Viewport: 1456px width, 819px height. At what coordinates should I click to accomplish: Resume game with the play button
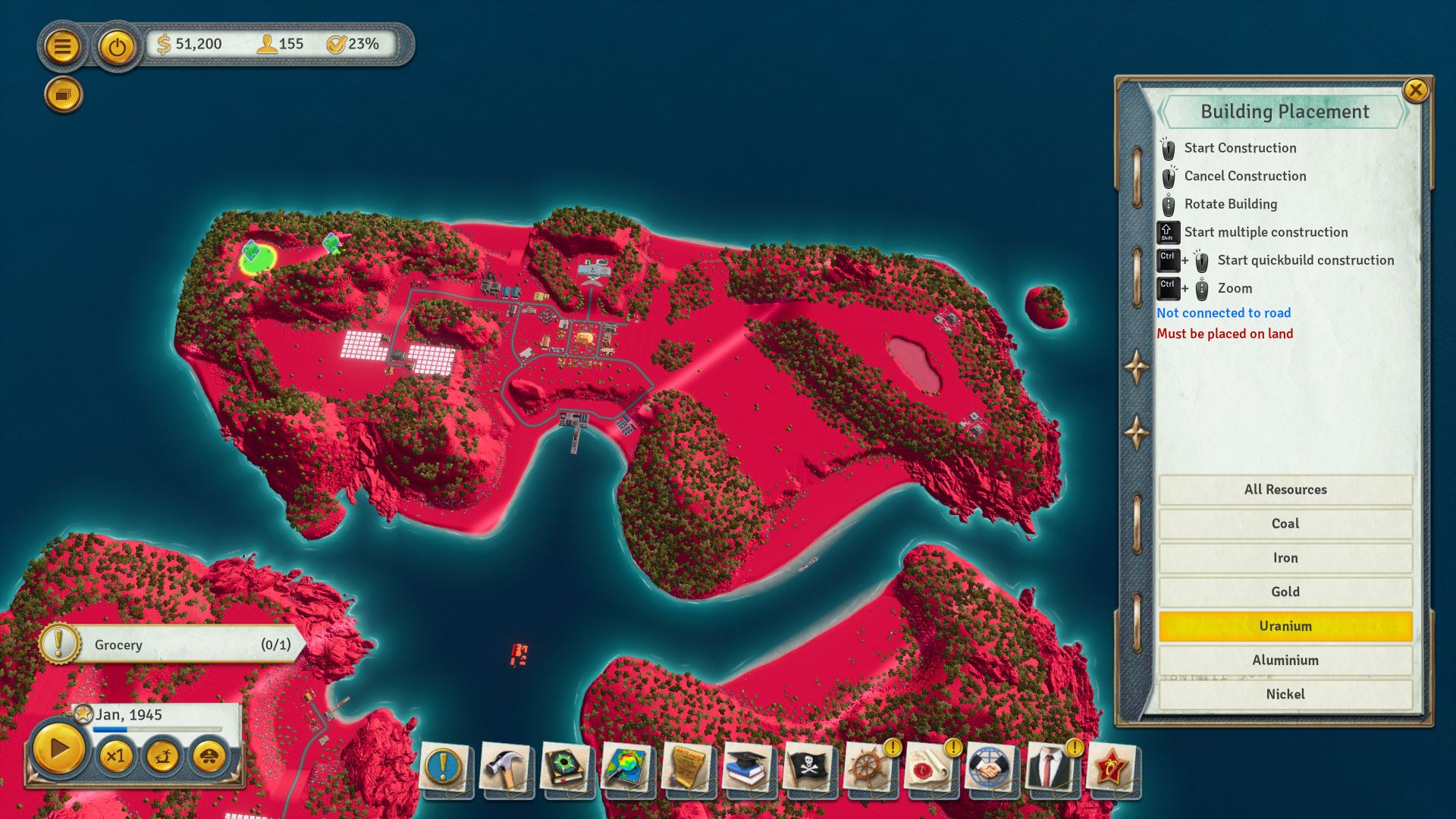point(58,749)
